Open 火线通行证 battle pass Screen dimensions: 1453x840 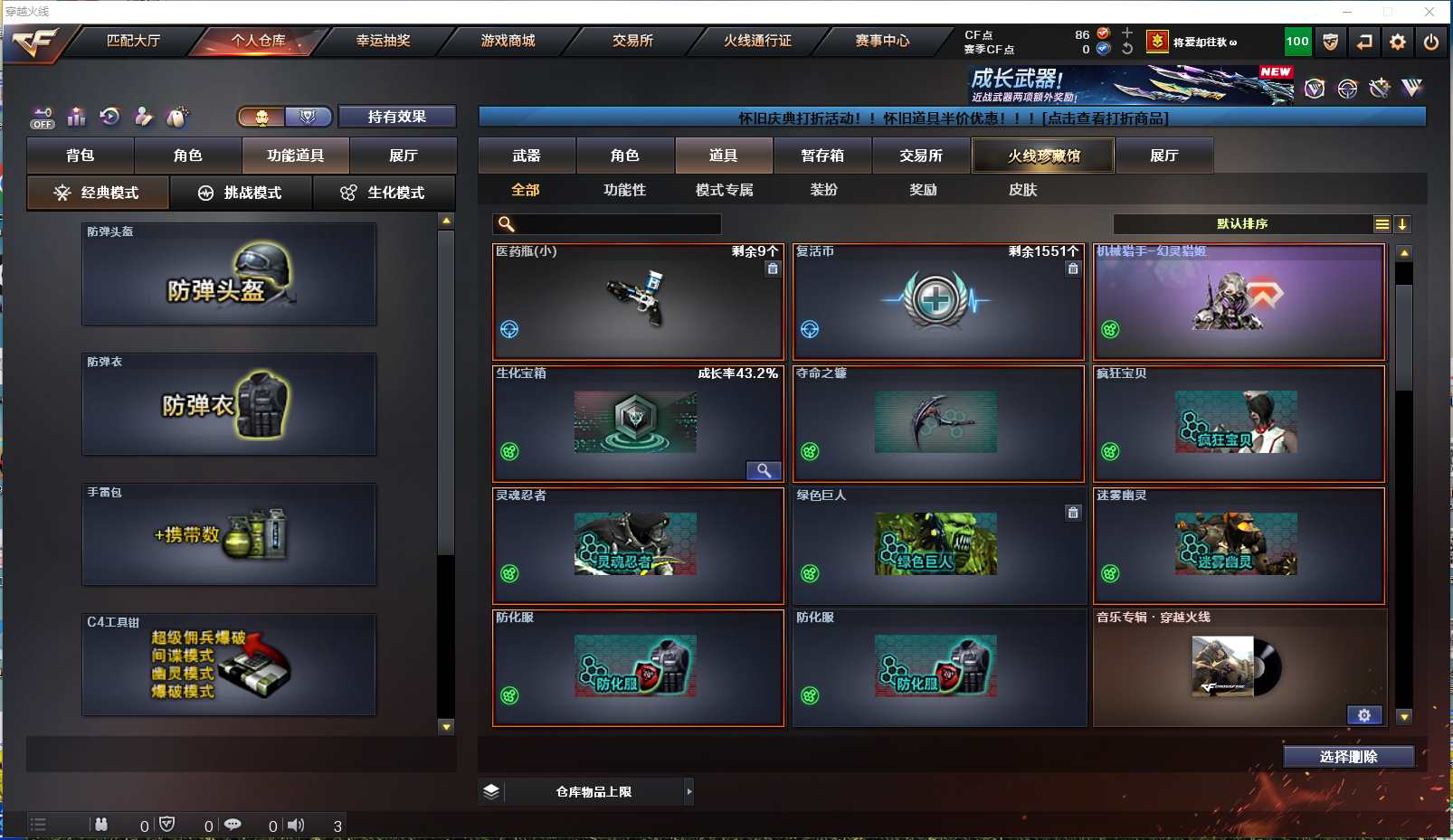(757, 41)
